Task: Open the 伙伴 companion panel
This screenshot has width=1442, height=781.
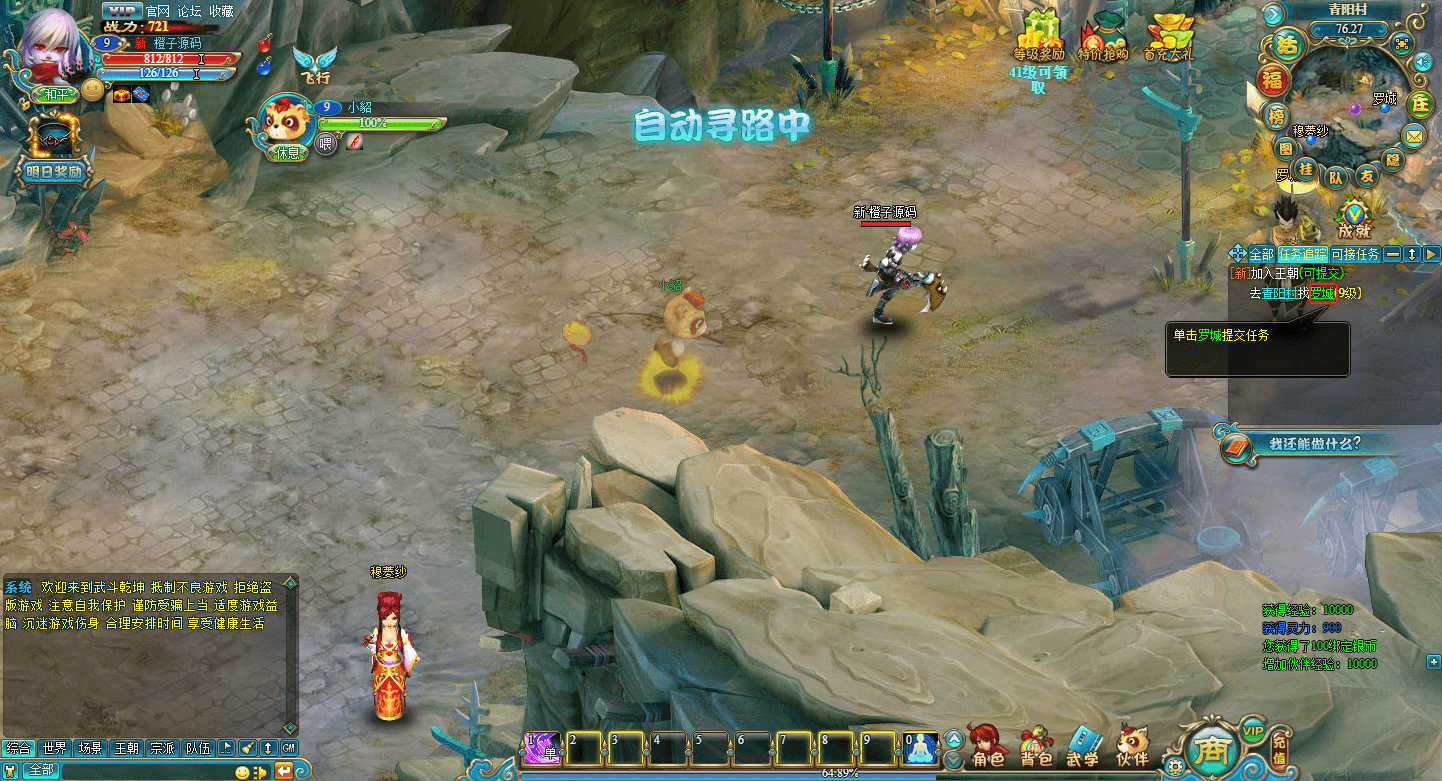Action: pyautogui.click(x=1132, y=746)
